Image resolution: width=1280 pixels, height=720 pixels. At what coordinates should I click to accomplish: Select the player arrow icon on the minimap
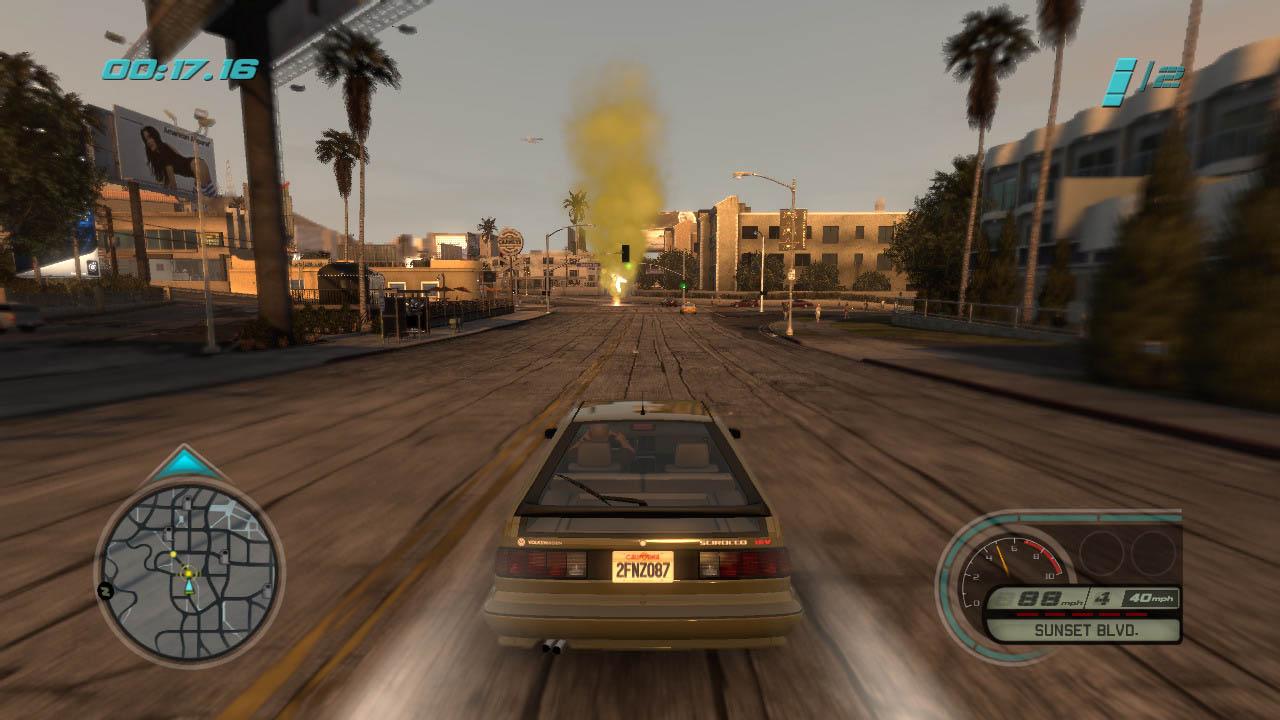tap(189, 587)
